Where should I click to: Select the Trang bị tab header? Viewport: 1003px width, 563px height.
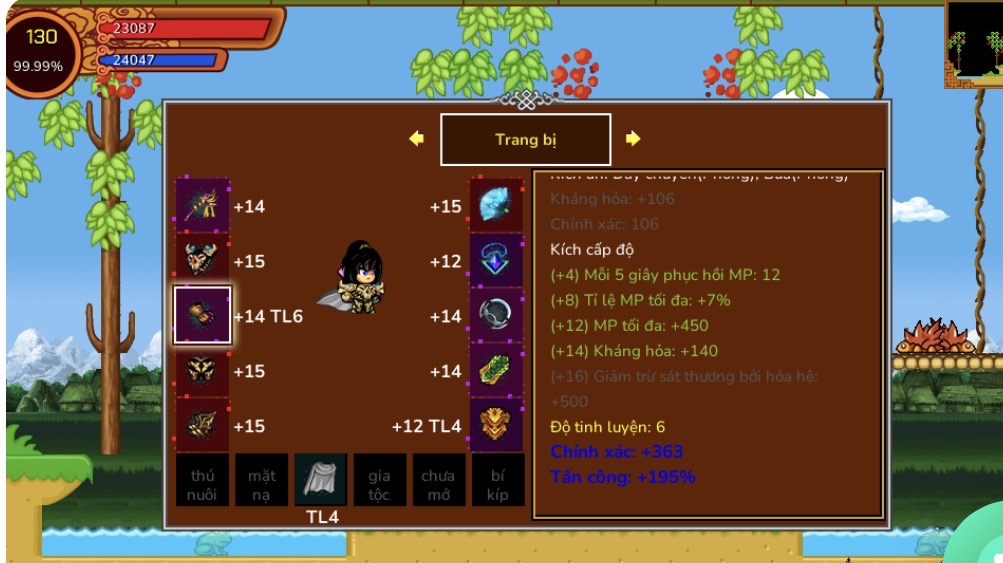(x=525, y=139)
